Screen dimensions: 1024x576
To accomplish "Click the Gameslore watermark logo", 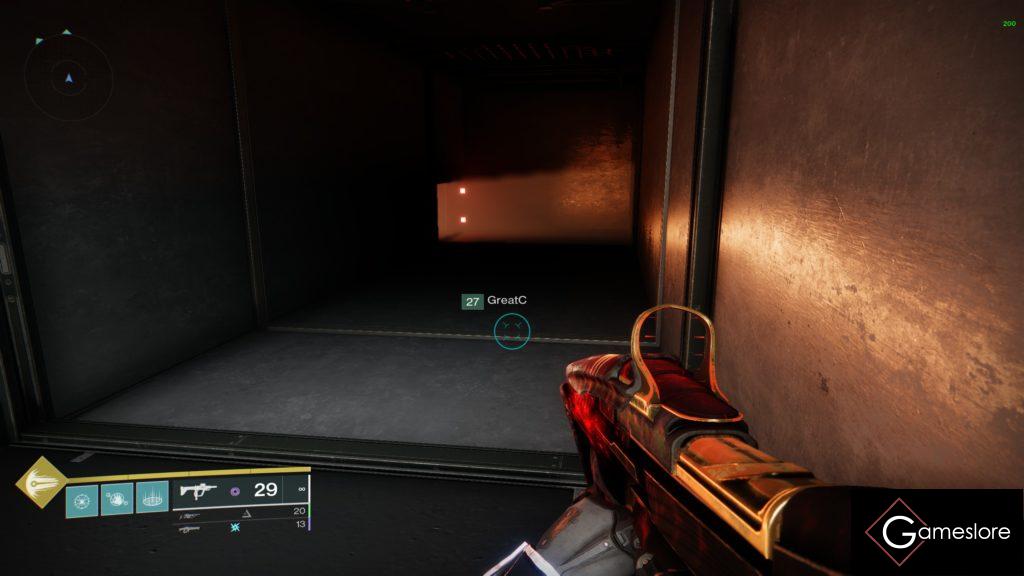I will (x=937, y=532).
